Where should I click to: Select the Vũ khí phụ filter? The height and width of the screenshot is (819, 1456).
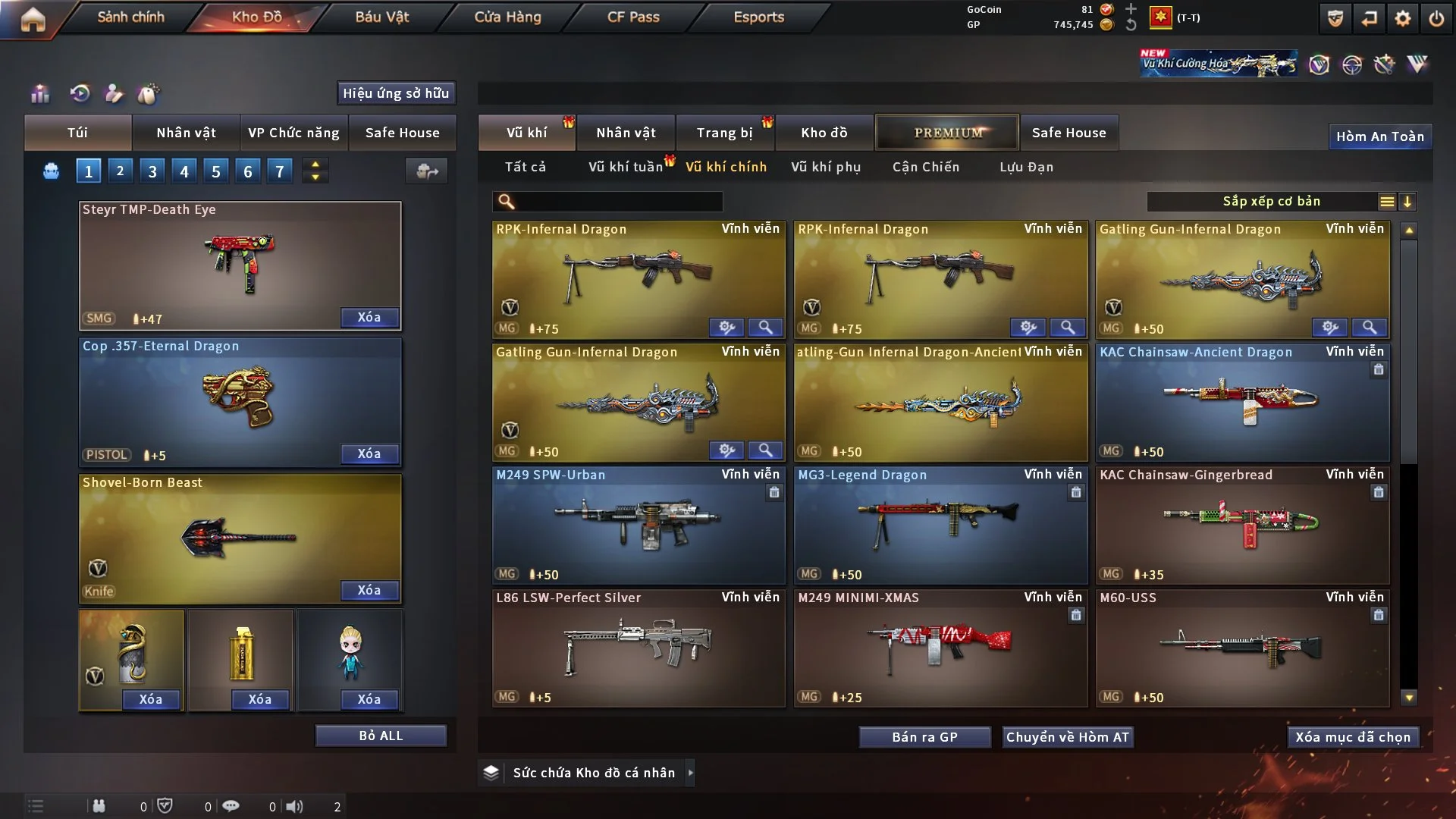pos(825,167)
